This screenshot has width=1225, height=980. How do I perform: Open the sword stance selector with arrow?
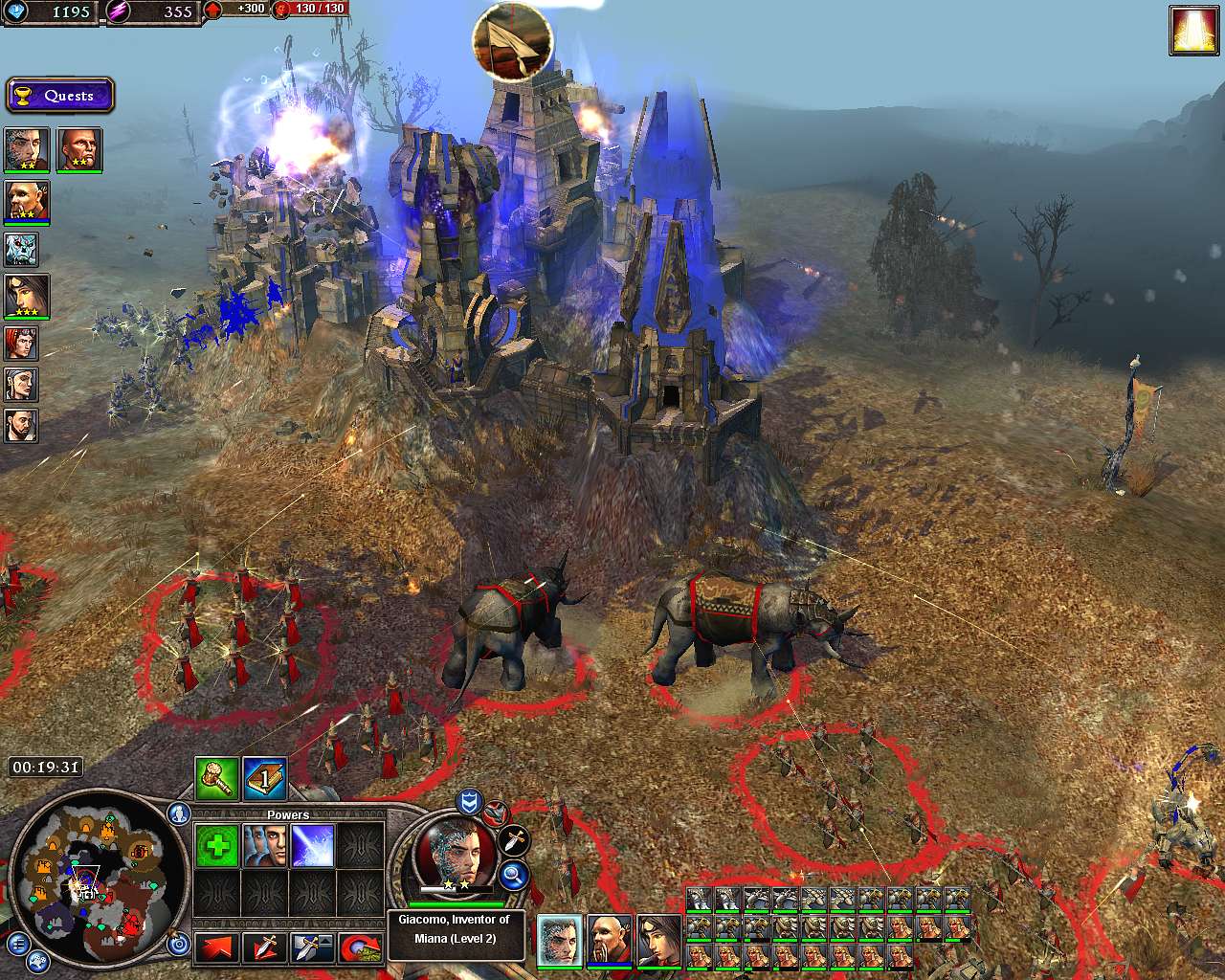tap(312, 947)
